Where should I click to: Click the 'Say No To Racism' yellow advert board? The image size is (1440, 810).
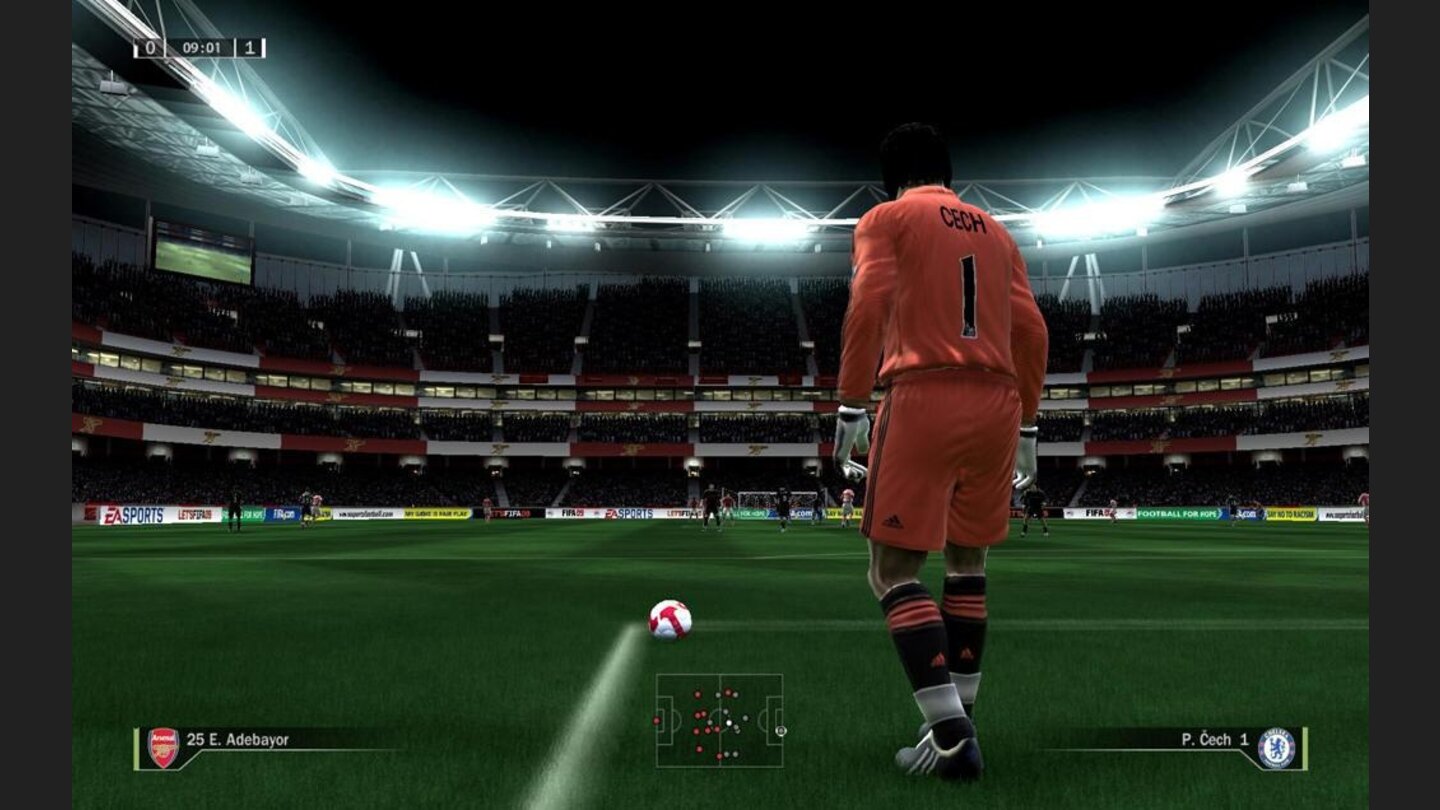[x=1288, y=513]
